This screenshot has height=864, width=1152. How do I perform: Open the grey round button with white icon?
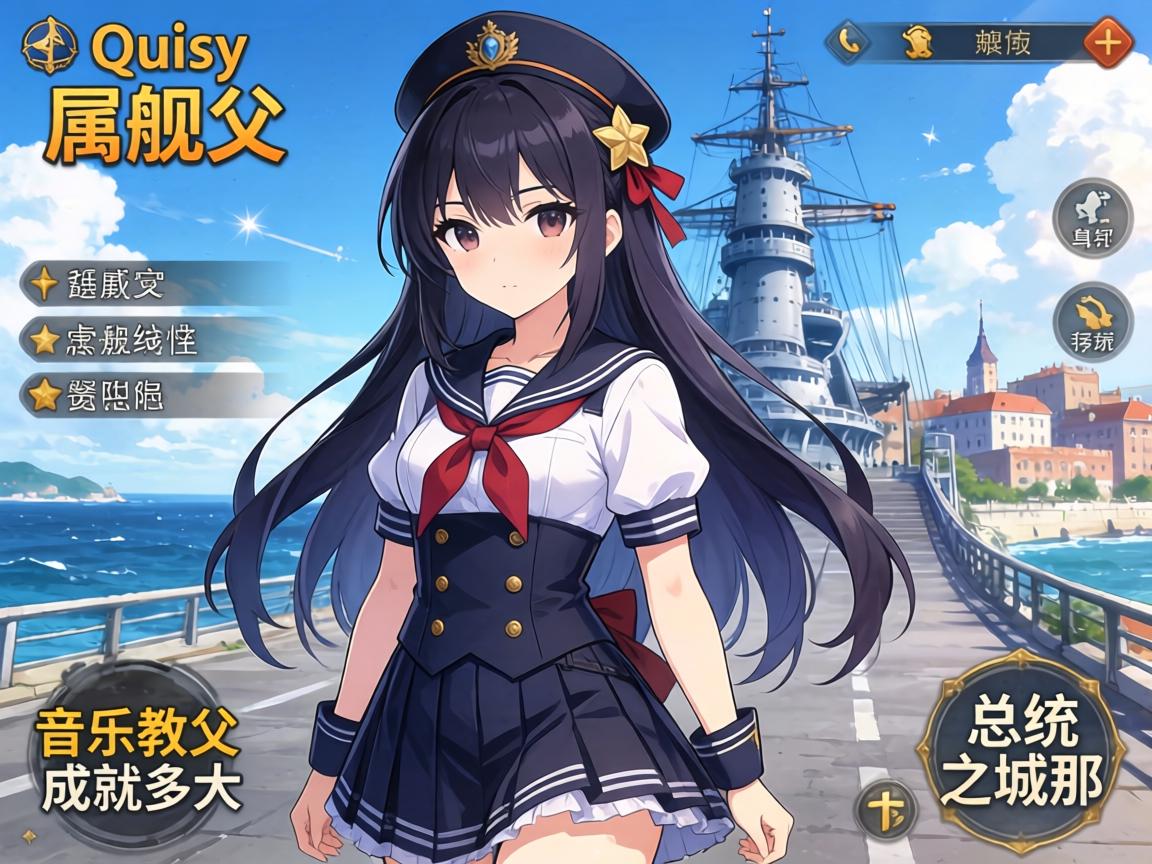click(x=1093, y=218)
